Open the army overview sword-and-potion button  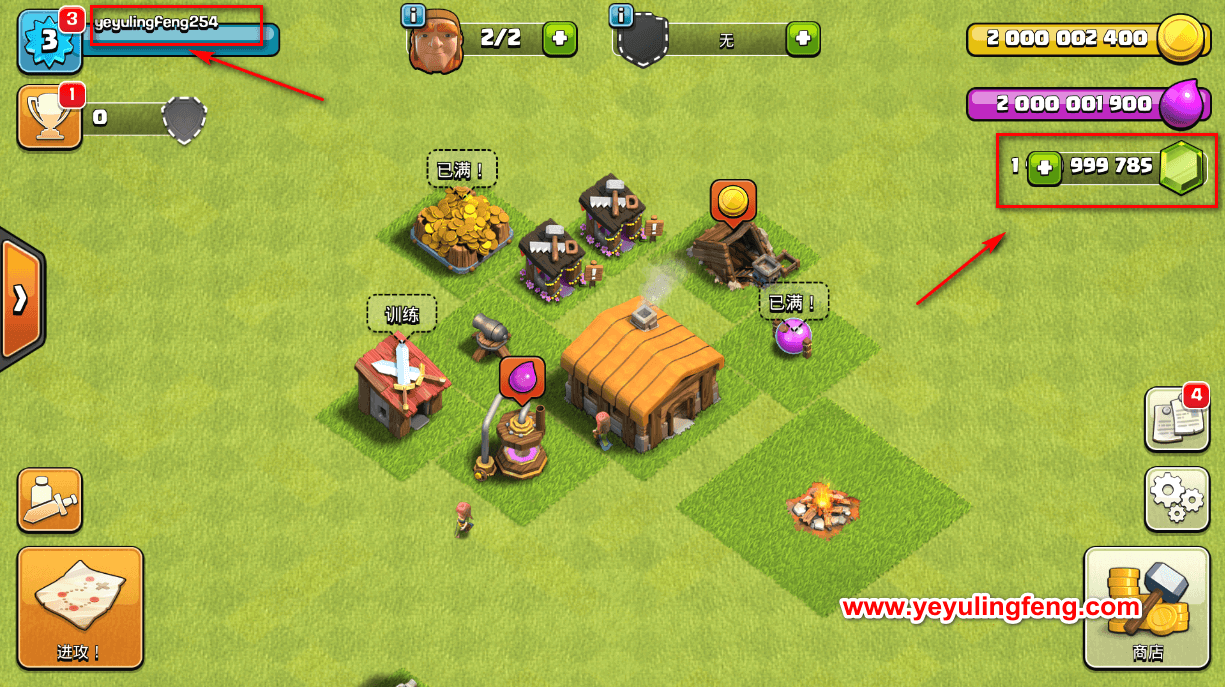(x=49, y=499)
